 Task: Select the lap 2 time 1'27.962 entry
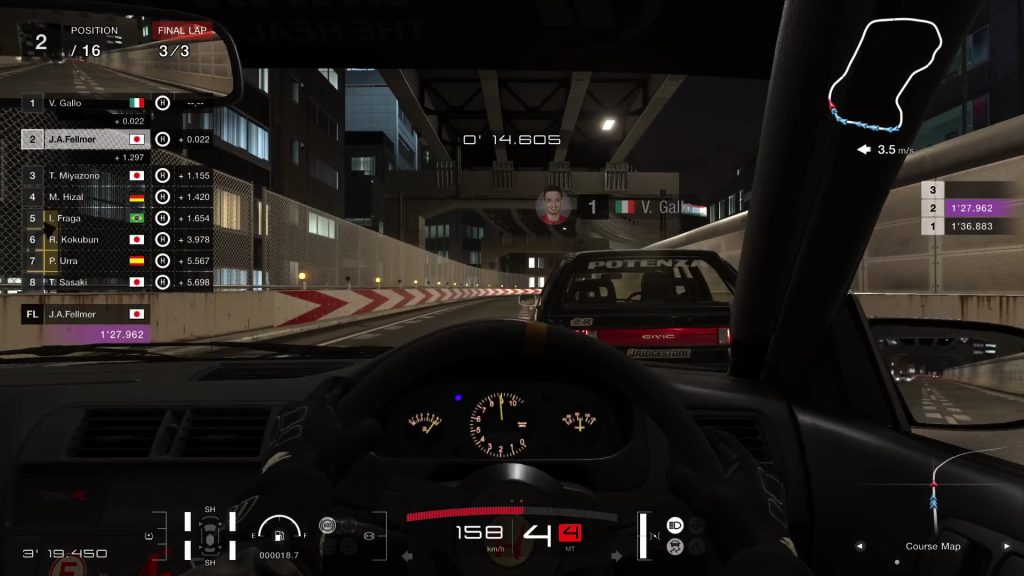point(967,208)
